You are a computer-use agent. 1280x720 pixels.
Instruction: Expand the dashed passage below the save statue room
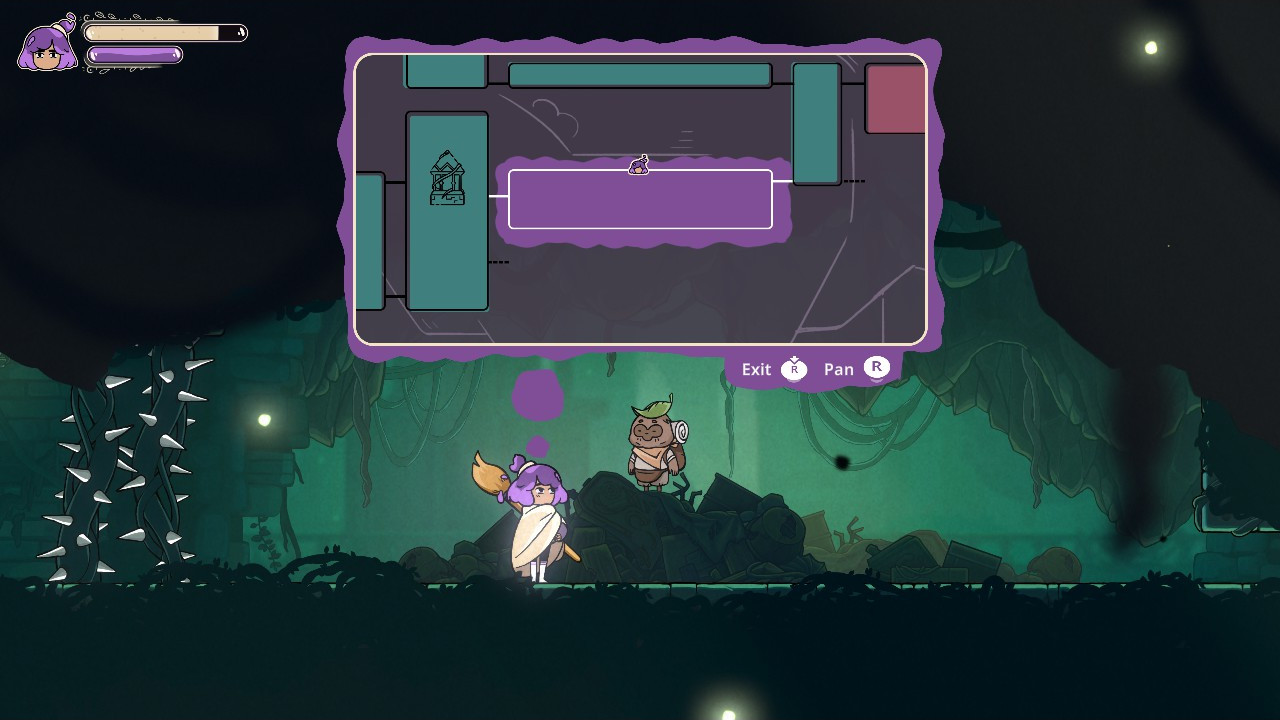tap(499, 261)
